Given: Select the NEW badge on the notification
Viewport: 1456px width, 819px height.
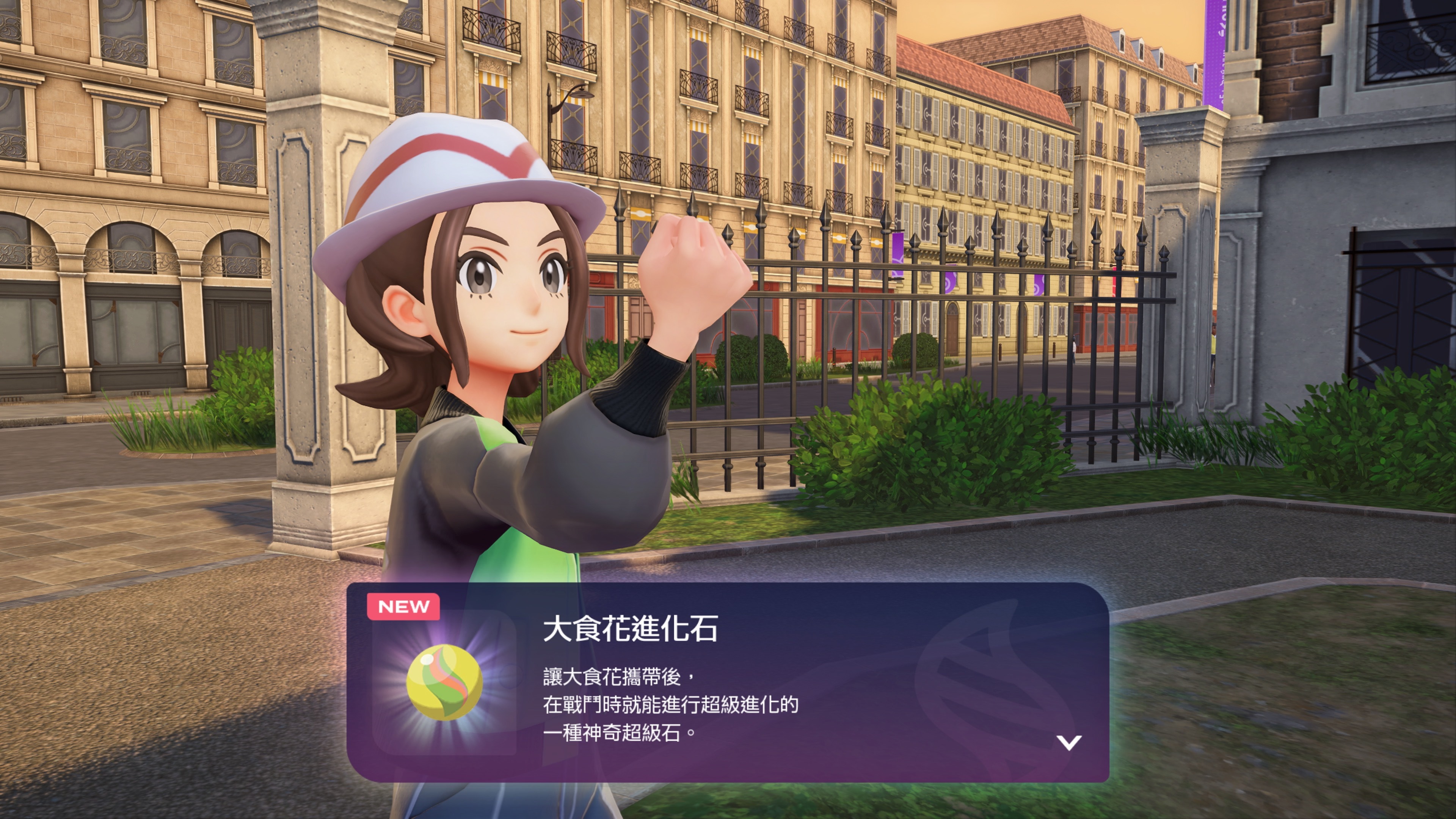Looking at the screenshot, I should [x=403, y=607].
